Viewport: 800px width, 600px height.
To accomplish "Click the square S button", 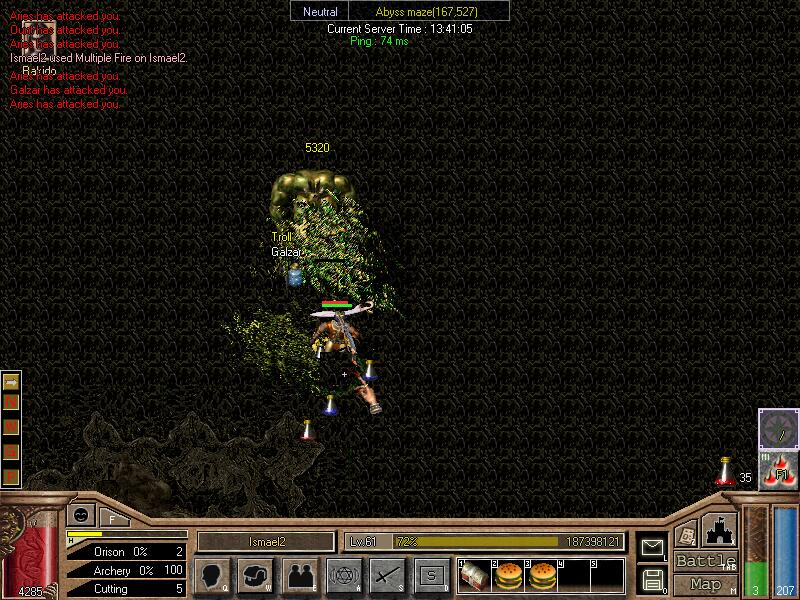I will point(431,575).
